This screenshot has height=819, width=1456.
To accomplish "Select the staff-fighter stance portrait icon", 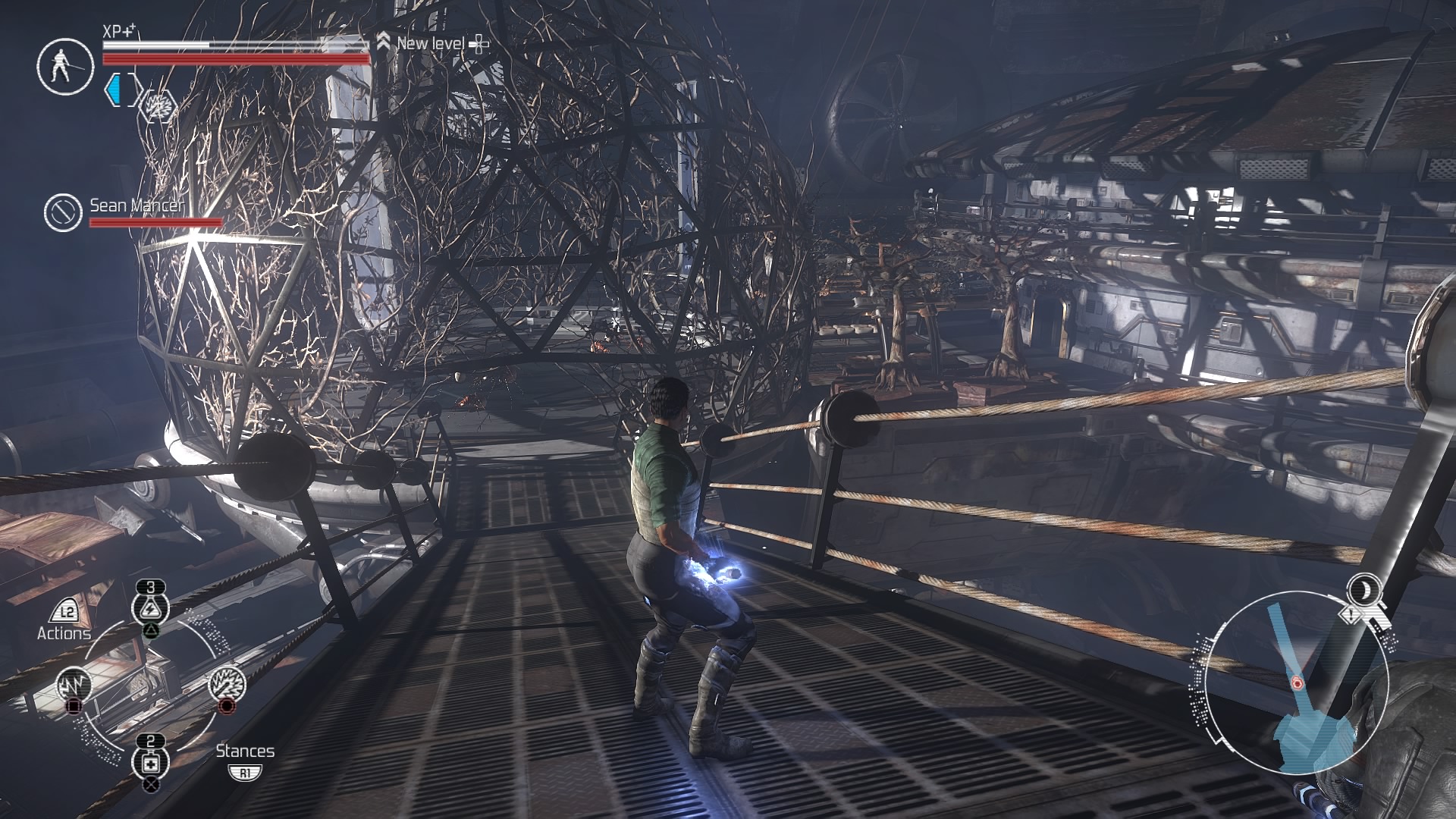I will tap(64, 66).
